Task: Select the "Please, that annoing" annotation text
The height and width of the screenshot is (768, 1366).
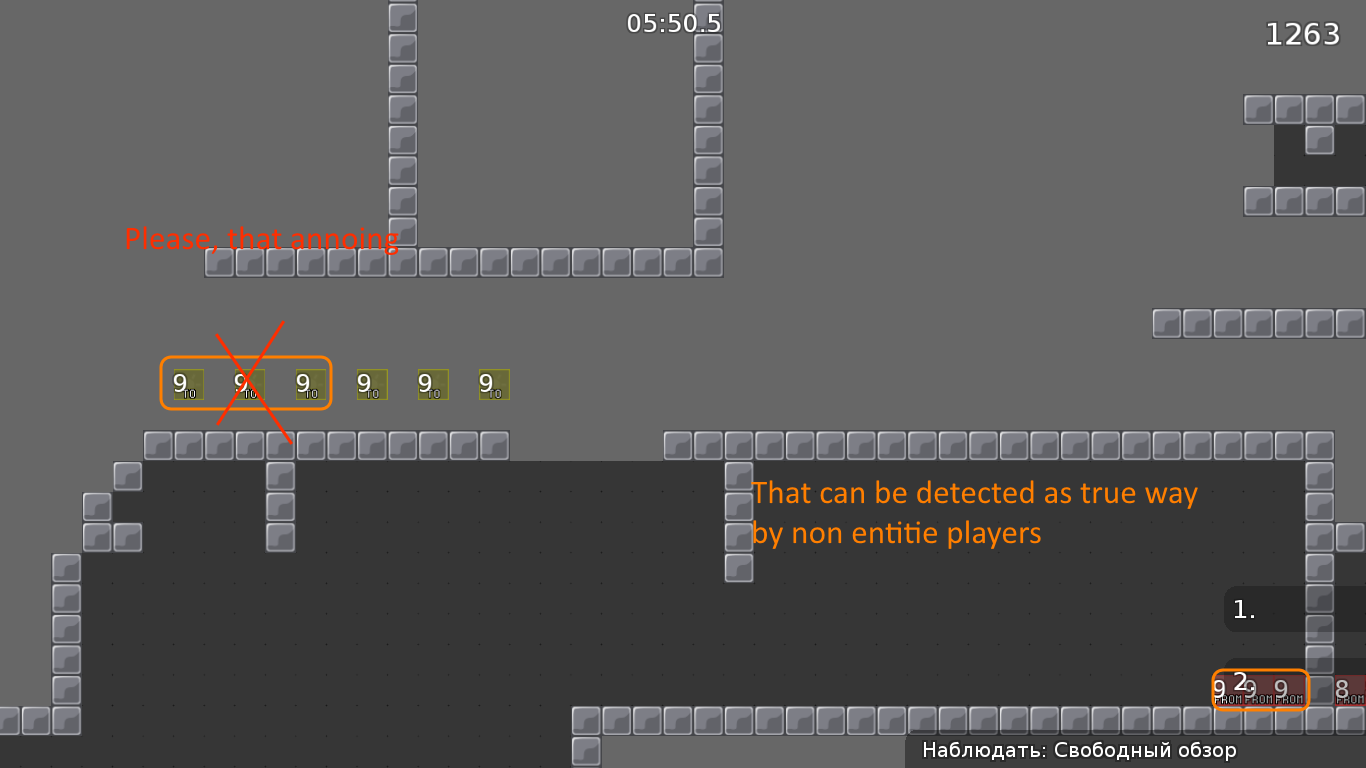Action: (x=261, y=240)
